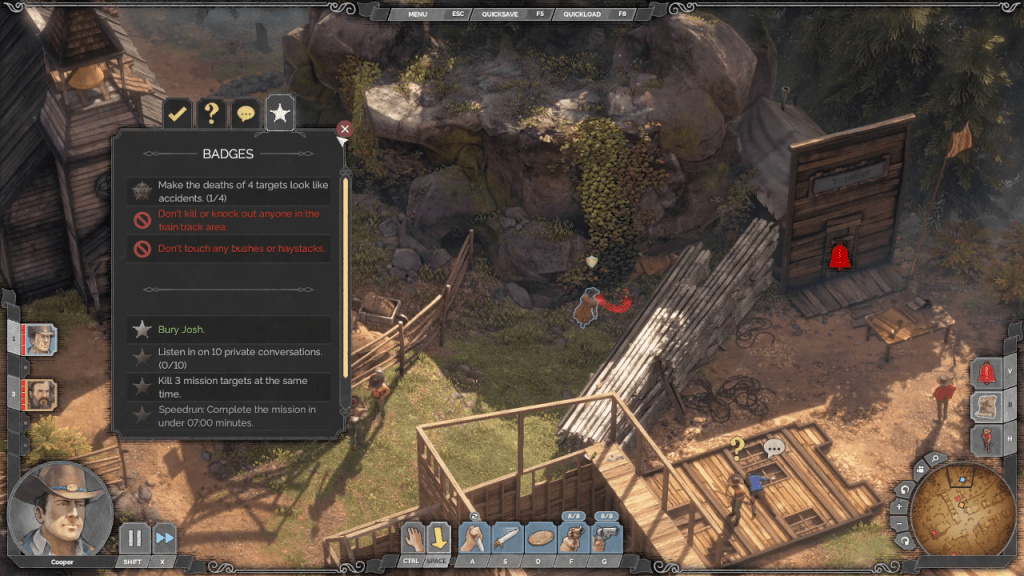The width and height of the screenshot is (1024, 576).
Task: Switch to the checkmark objectives tab
Action: pyautogui.click(x=178, y=114)
